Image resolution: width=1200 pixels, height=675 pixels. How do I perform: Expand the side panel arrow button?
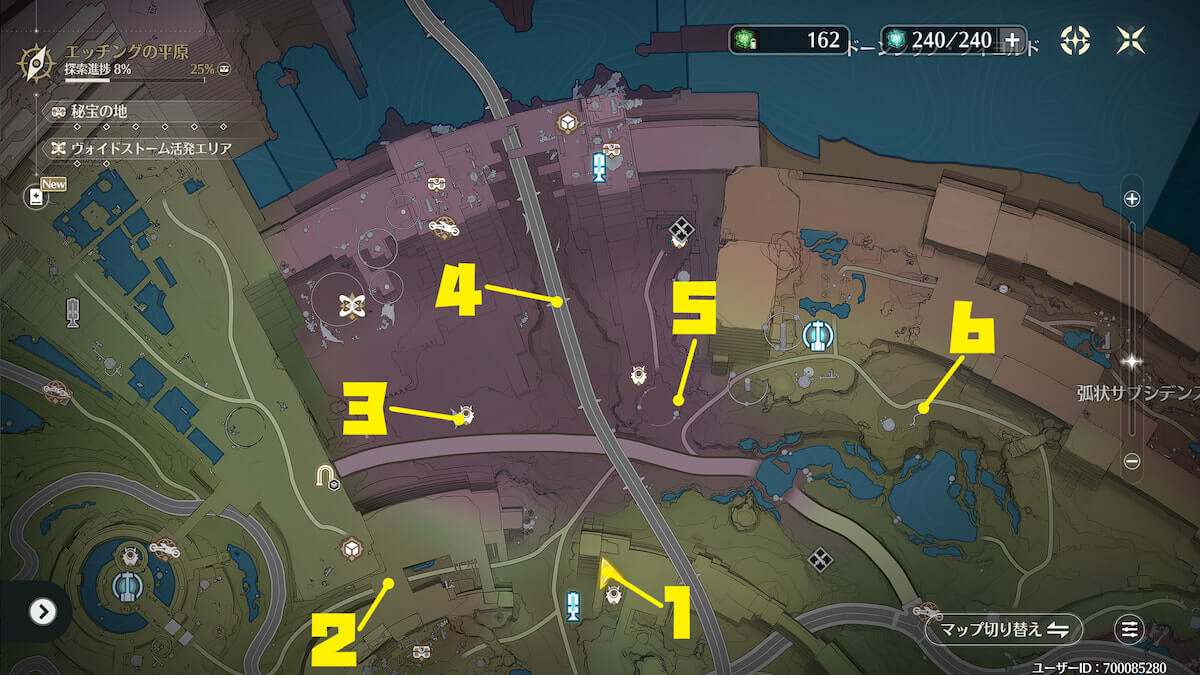(42, 611)
